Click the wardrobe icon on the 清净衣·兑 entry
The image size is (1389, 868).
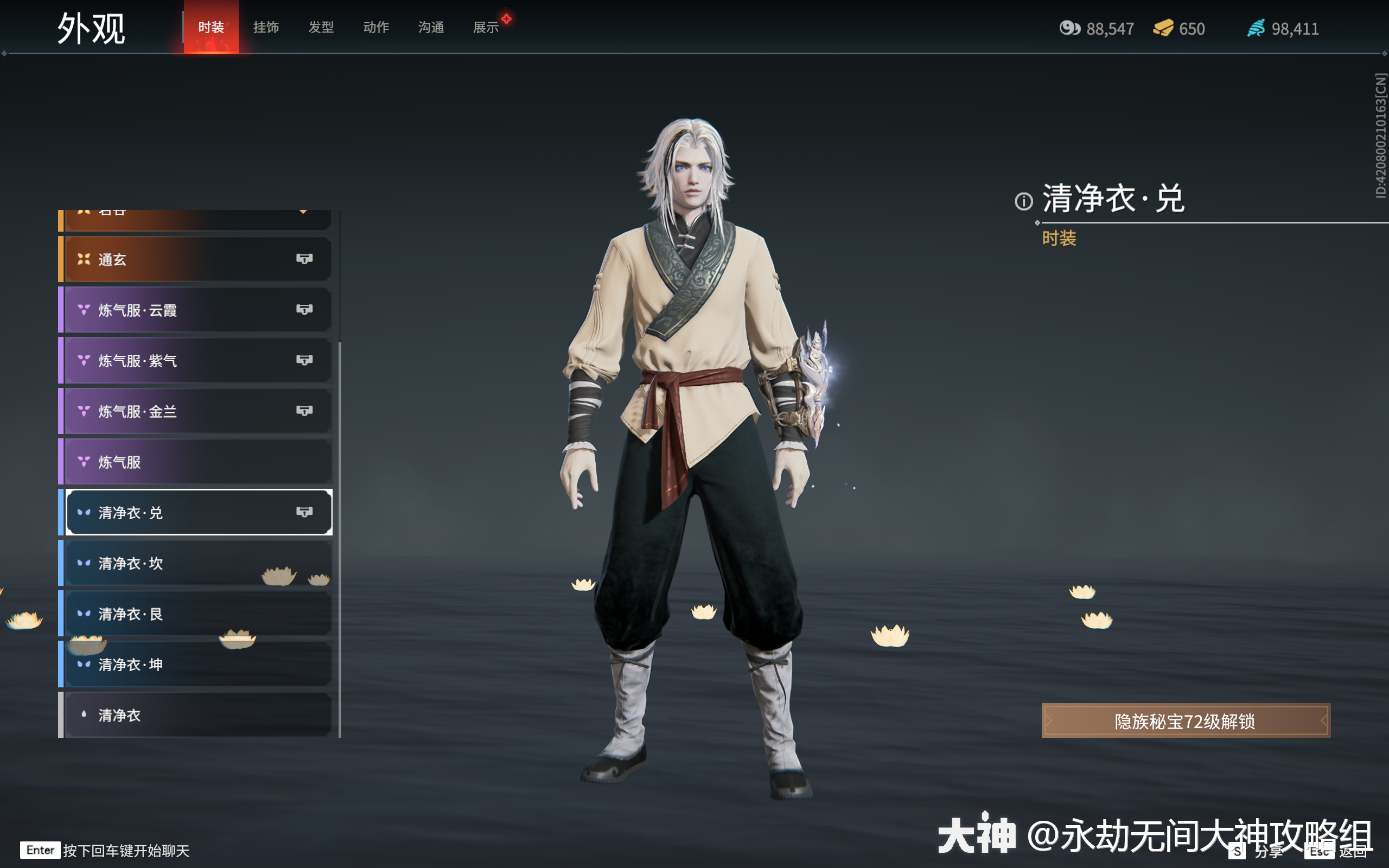click(x=305, y=512)
